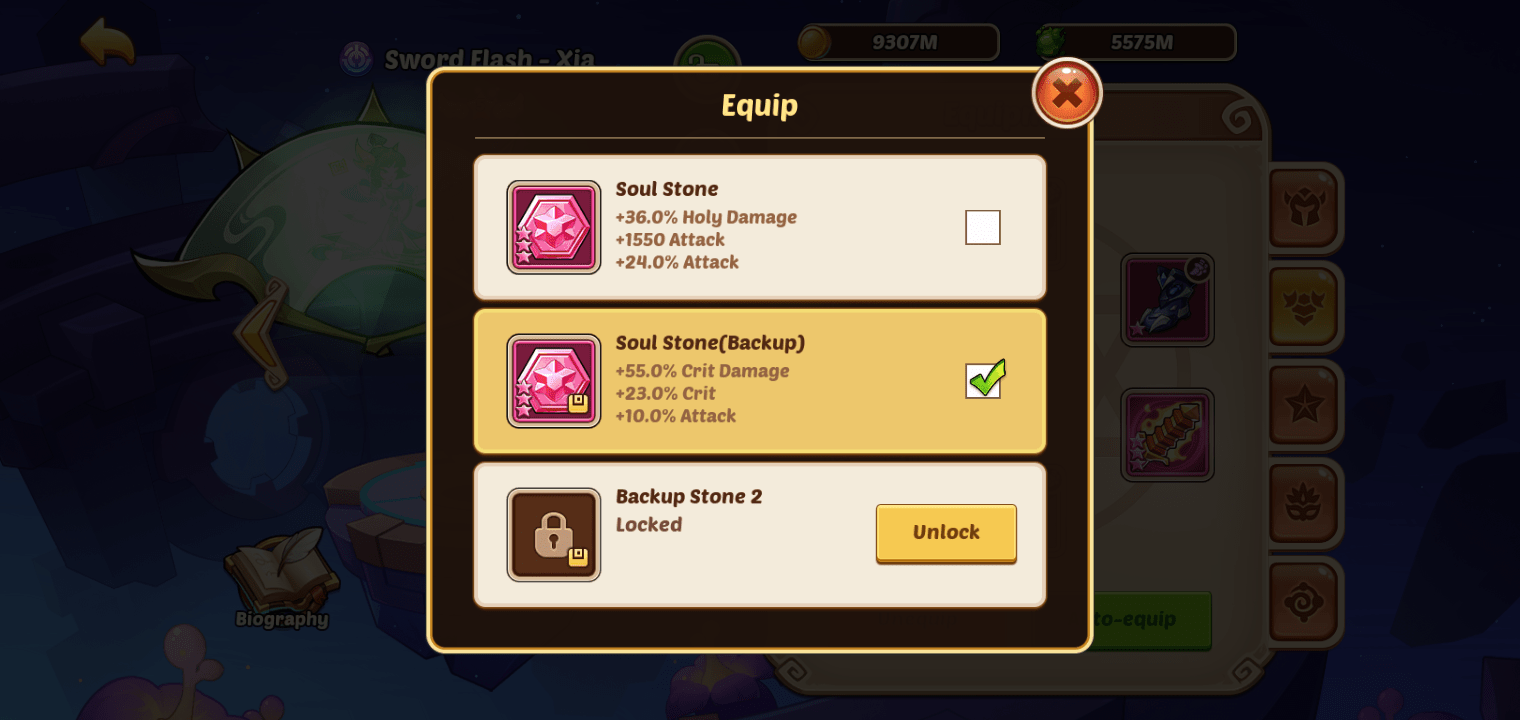
Task: Click the locked Backup Stone 2 padlock icon
Action: (x=554, y=535)
